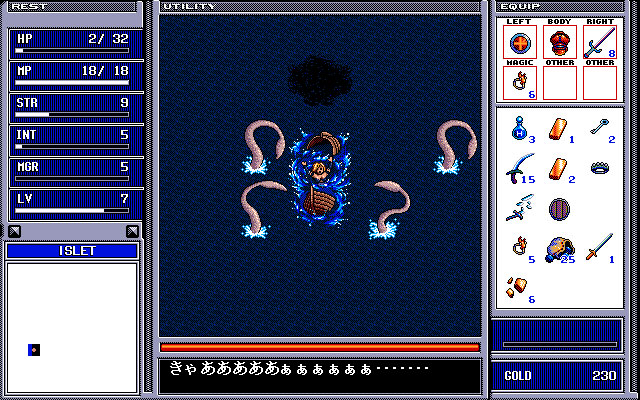Viewport: 640px width, 400px height.
Task: Click the left arrow button above ISLET
Action: click(x=14, y=232)
